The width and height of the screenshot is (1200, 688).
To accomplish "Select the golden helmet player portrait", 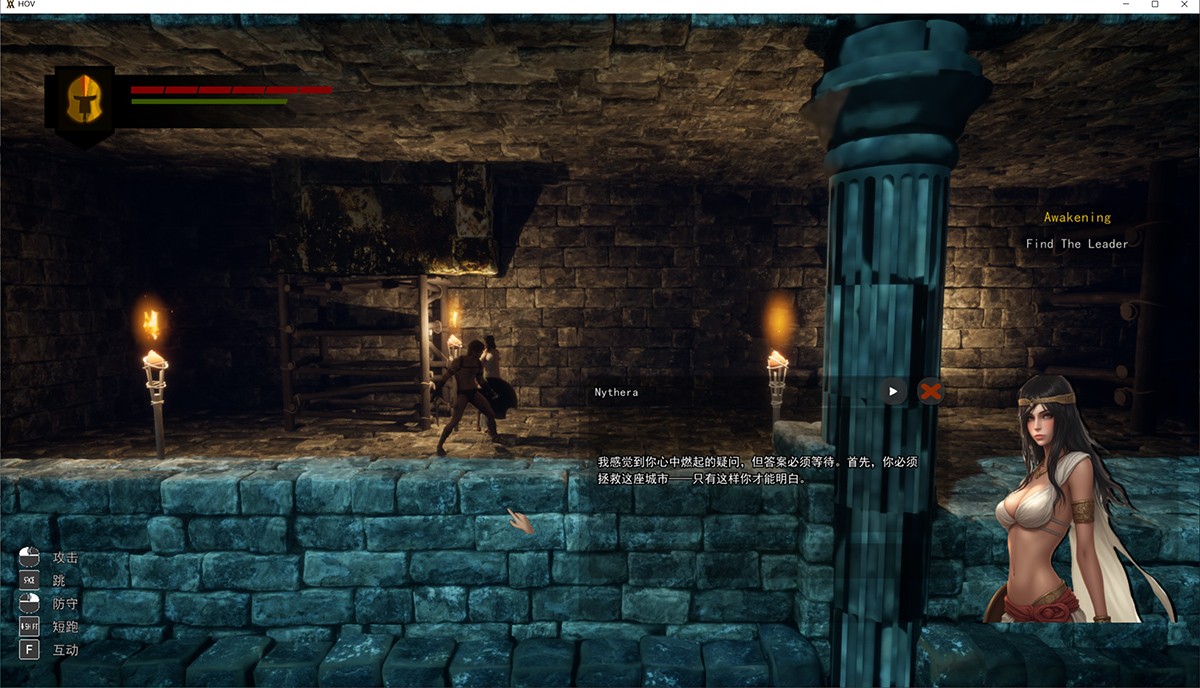I will [x=84, y=99].
